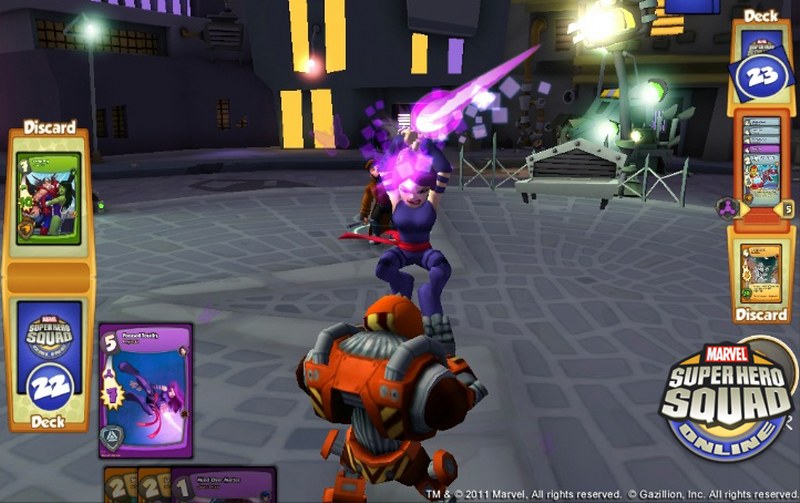Open your discard pile with the green card
Image resolution: width=800 pixels, height=503 pixels.
pyautogui.click(x=49, y=198)
